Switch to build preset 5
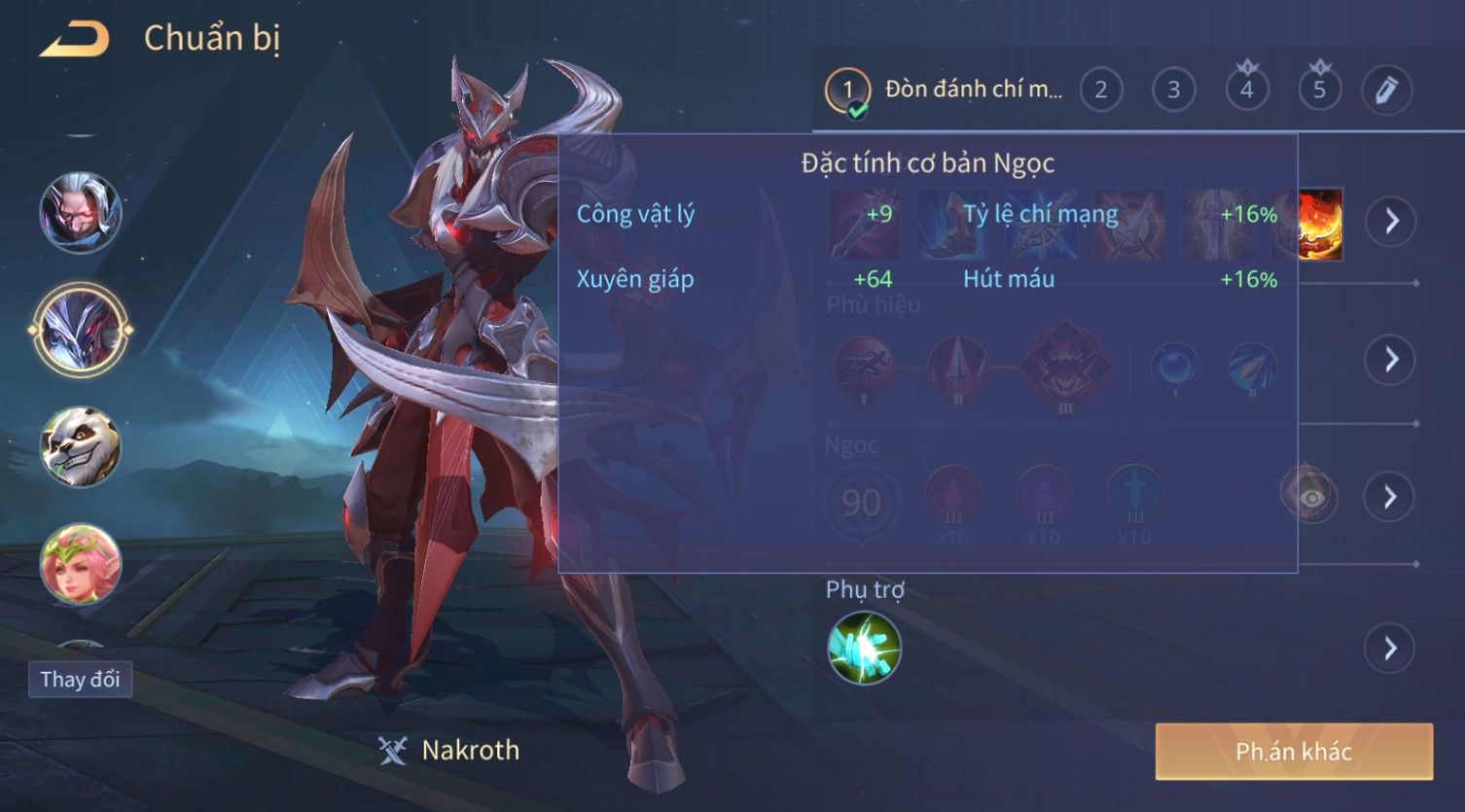Image resolution: width=1465 pixels, height=812 pixels. coord(1319,90)
